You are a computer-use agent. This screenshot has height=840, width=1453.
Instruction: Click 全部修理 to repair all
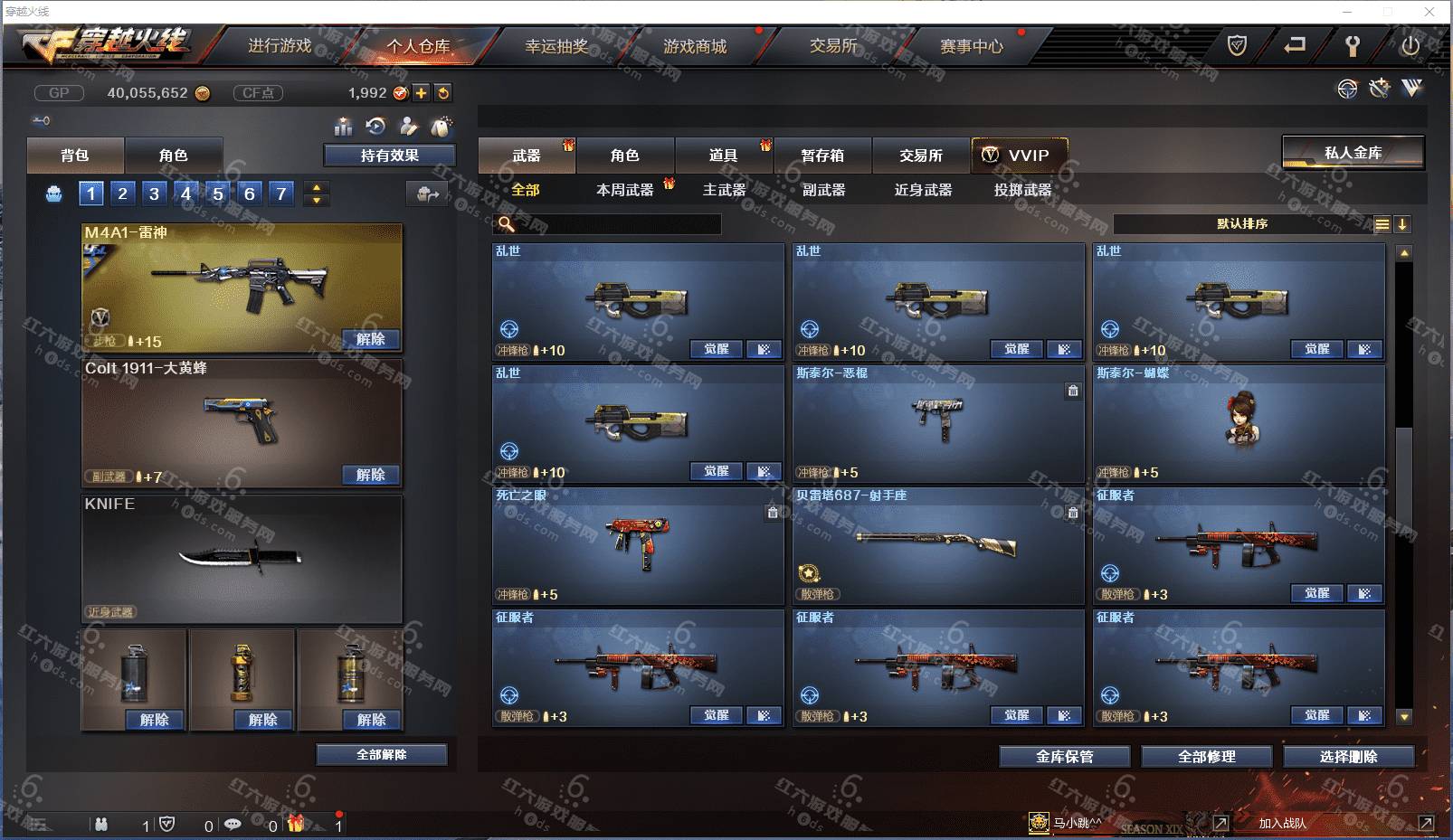pos(1206,757)
